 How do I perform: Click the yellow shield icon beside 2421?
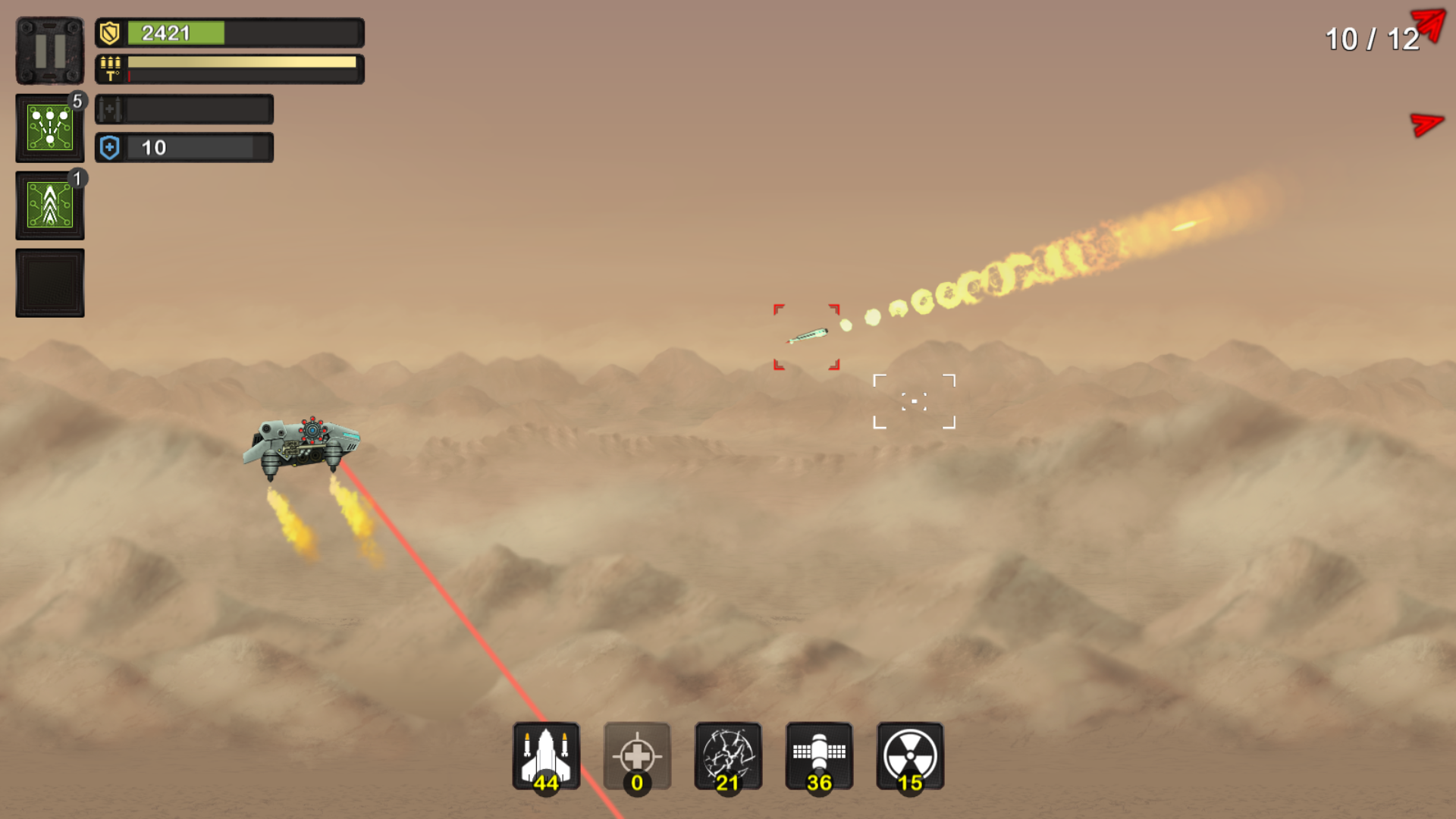[x=108, y=32]
